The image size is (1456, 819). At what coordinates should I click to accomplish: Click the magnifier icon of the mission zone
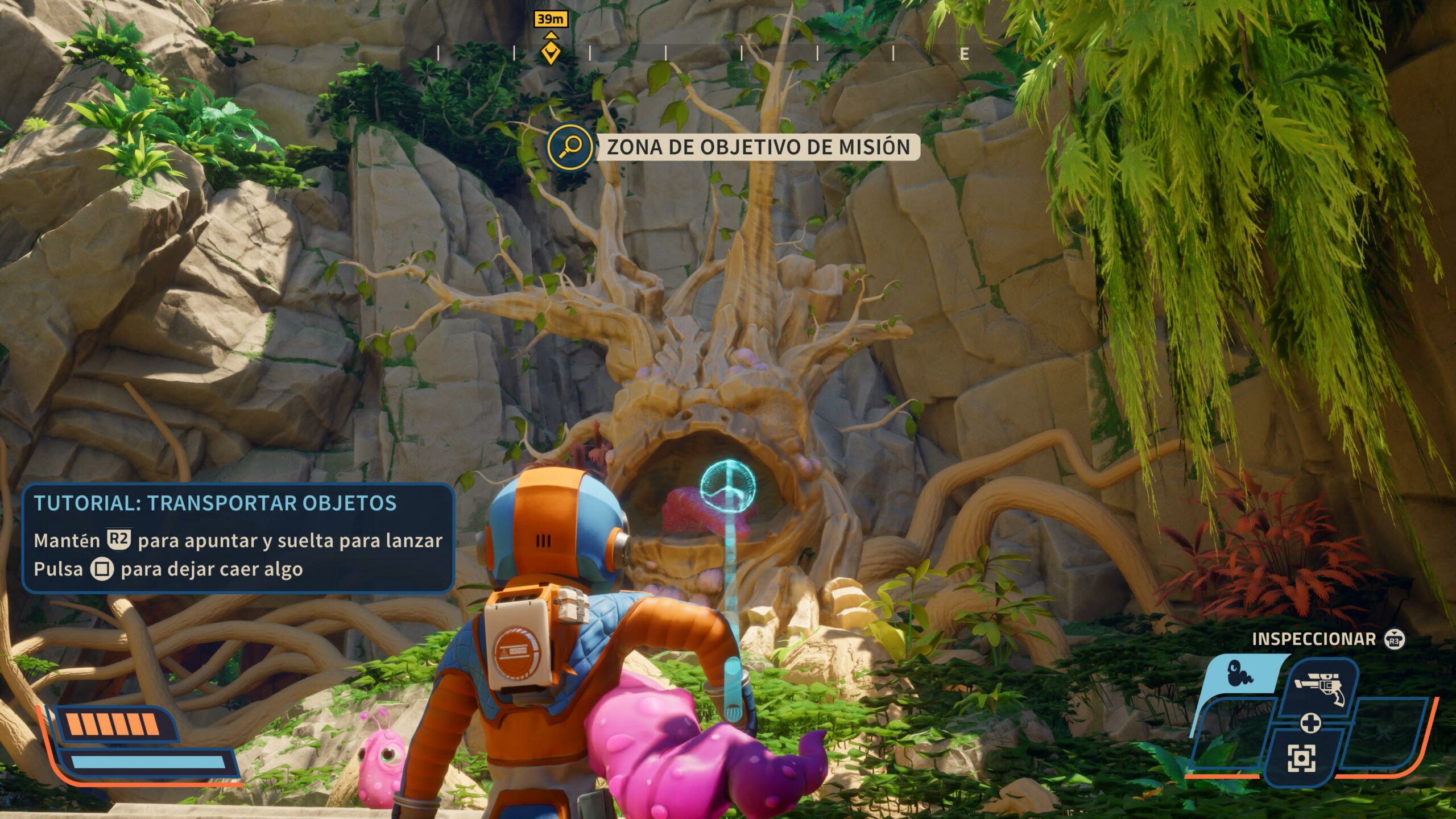click(569, 147)
